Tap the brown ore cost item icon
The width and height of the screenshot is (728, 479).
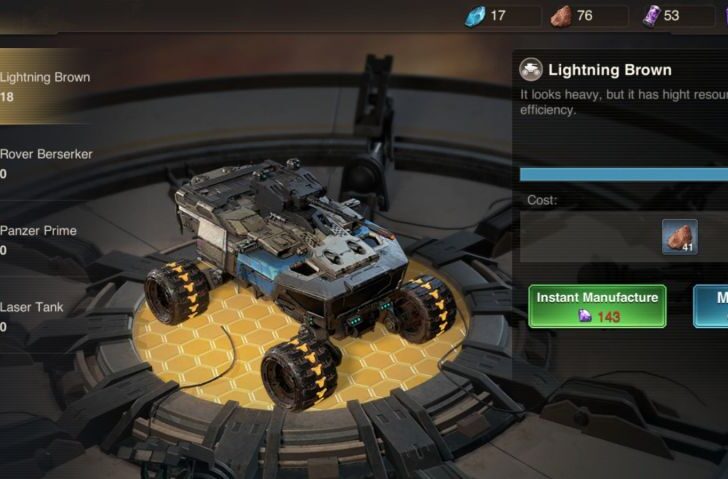679,237
